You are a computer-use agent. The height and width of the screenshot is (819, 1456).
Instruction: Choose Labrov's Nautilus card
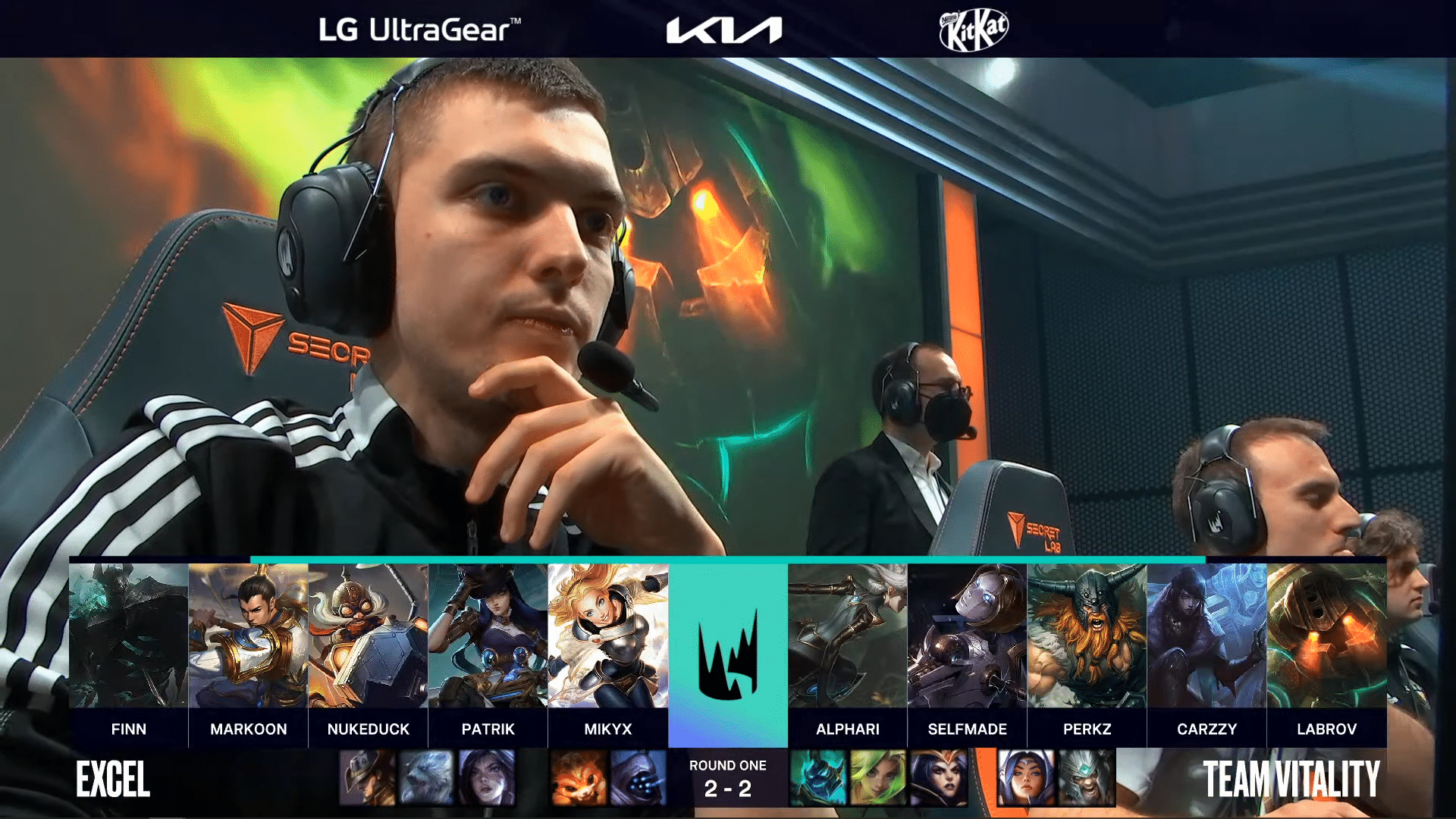click(1326, 635)
